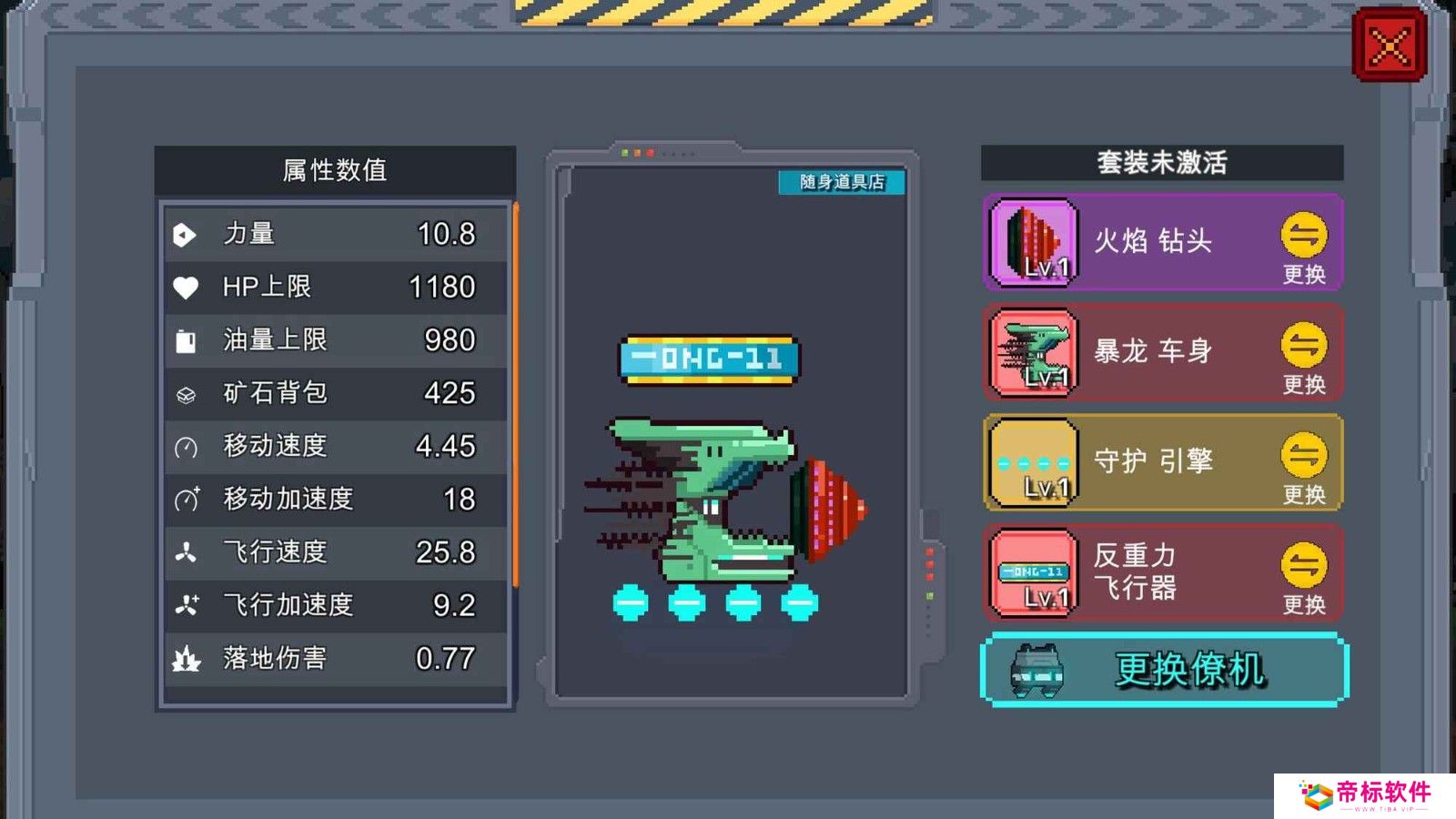Swap the 火焰钻头 drill part
Image resolution: width=1456 pixels, height=819 pixels.
point(1303,246)
